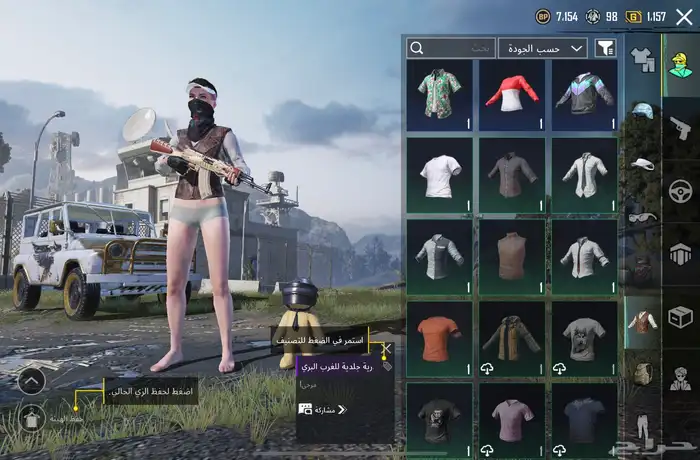Select the black jacket with purple chevron

pyautogui.click(x=586, y=95)
